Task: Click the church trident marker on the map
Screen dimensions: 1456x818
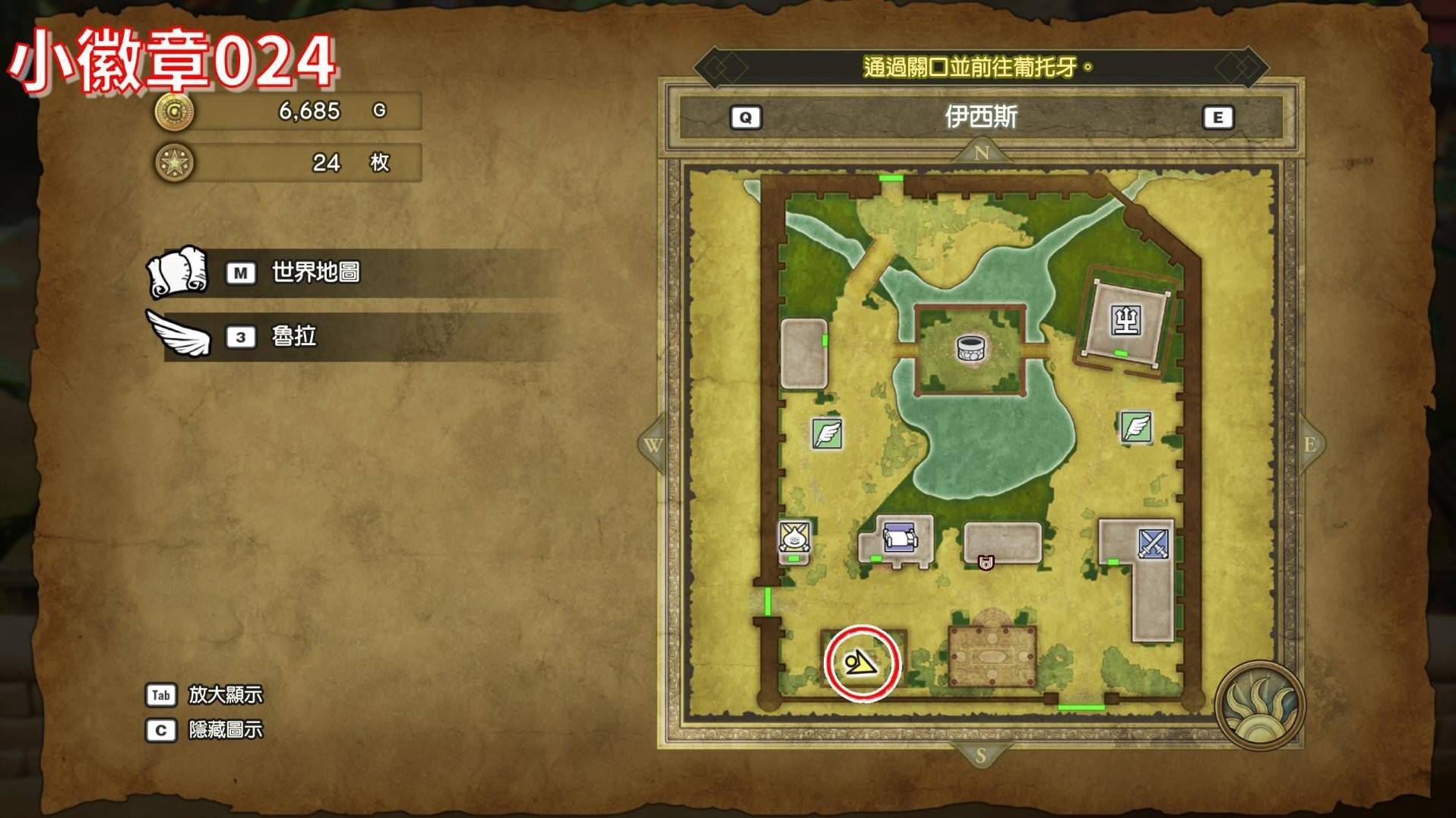Action: click(x=1125, y=320)
